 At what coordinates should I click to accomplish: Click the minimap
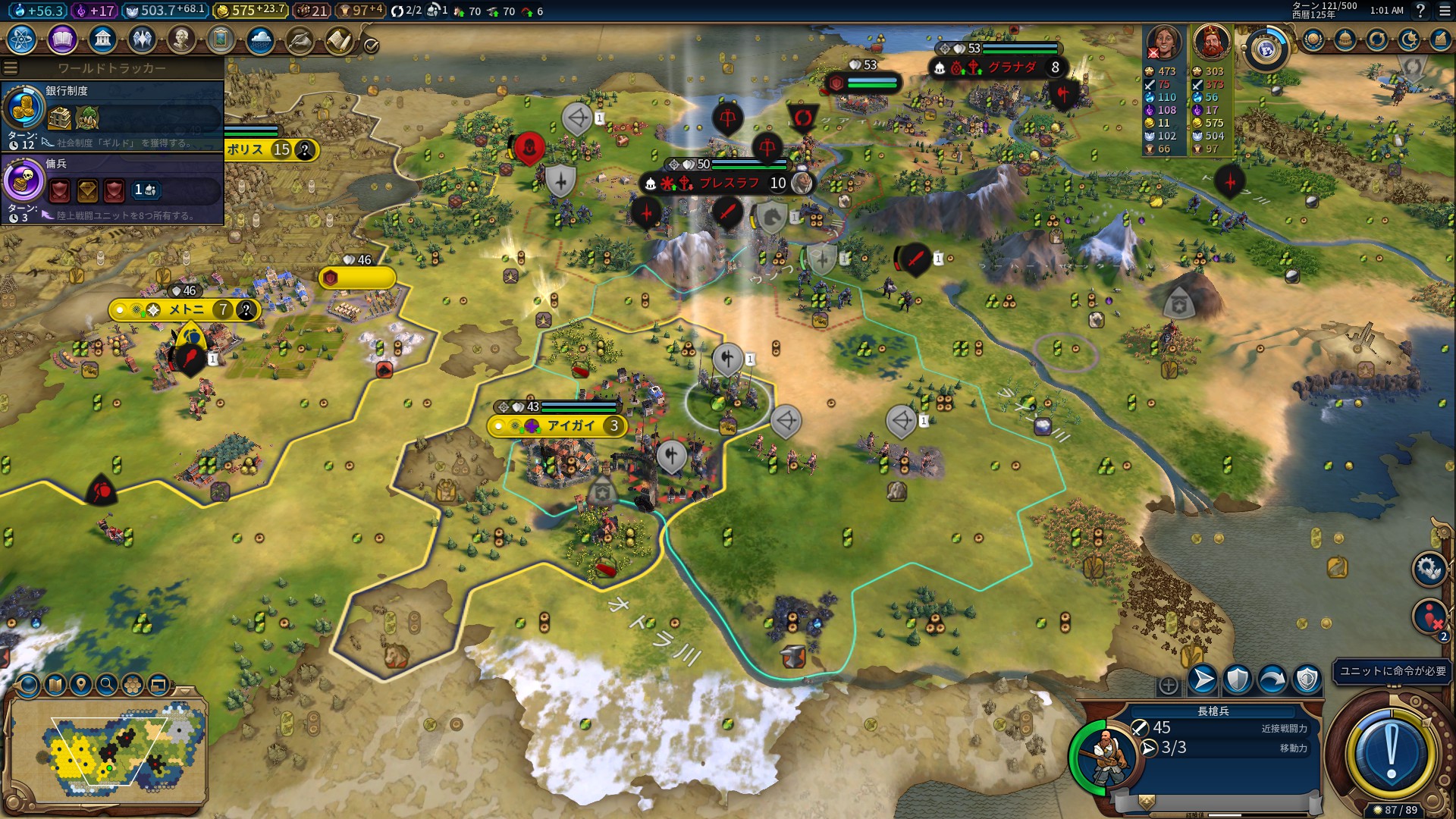click(x=106, y=751)
